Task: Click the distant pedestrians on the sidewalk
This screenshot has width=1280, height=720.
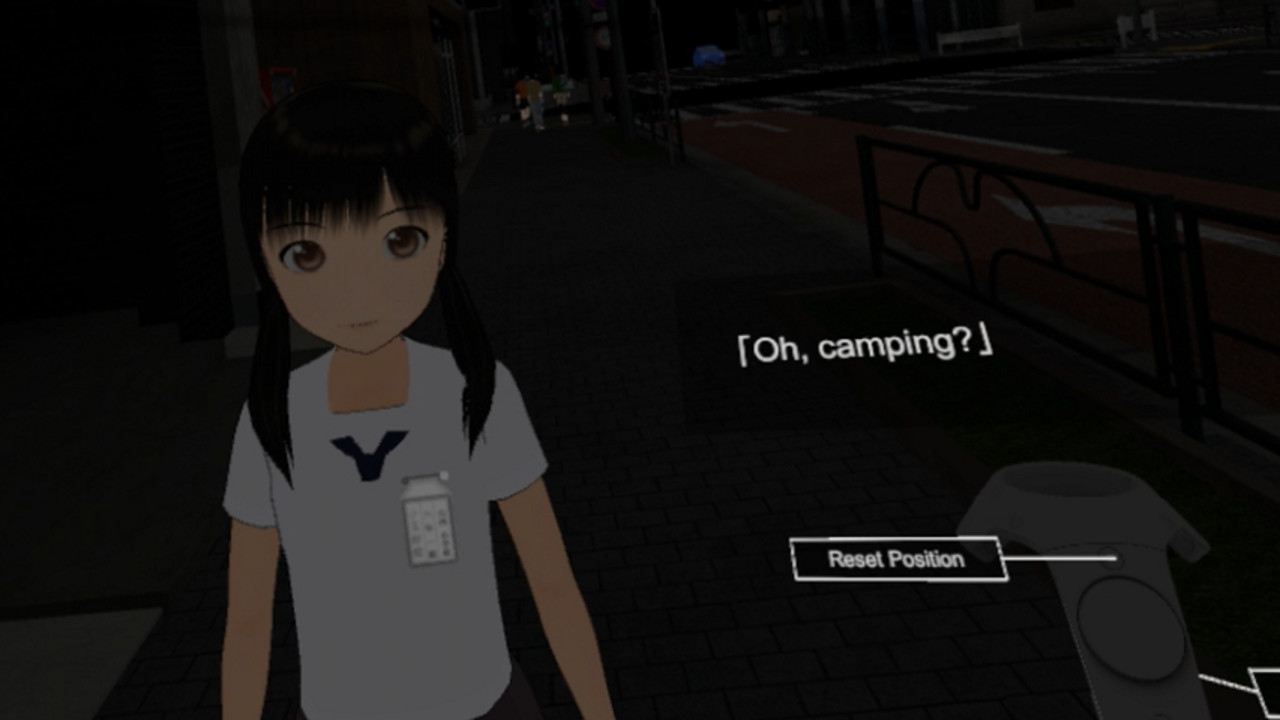Action: point(530,100)
